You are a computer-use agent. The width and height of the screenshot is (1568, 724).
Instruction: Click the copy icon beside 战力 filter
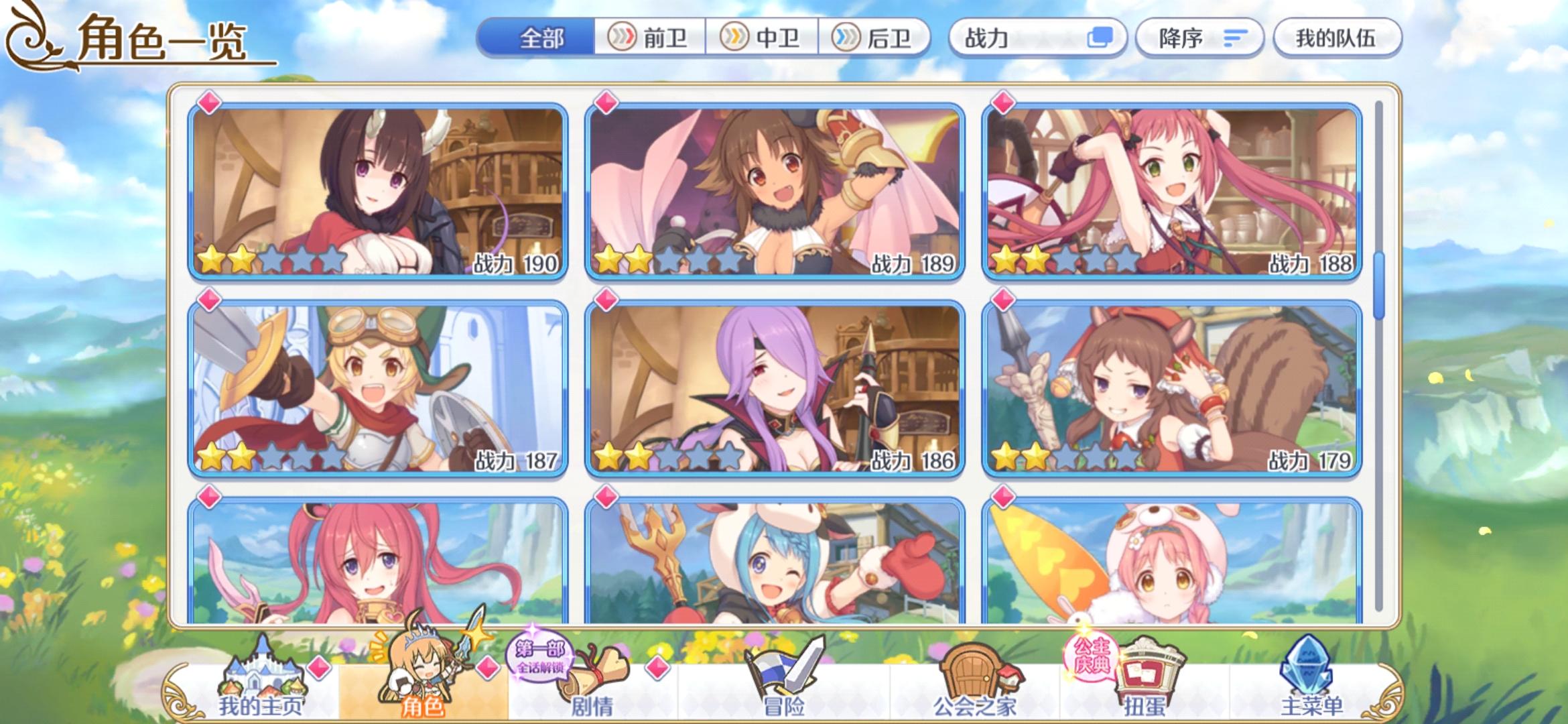(x=1099, y=38)
